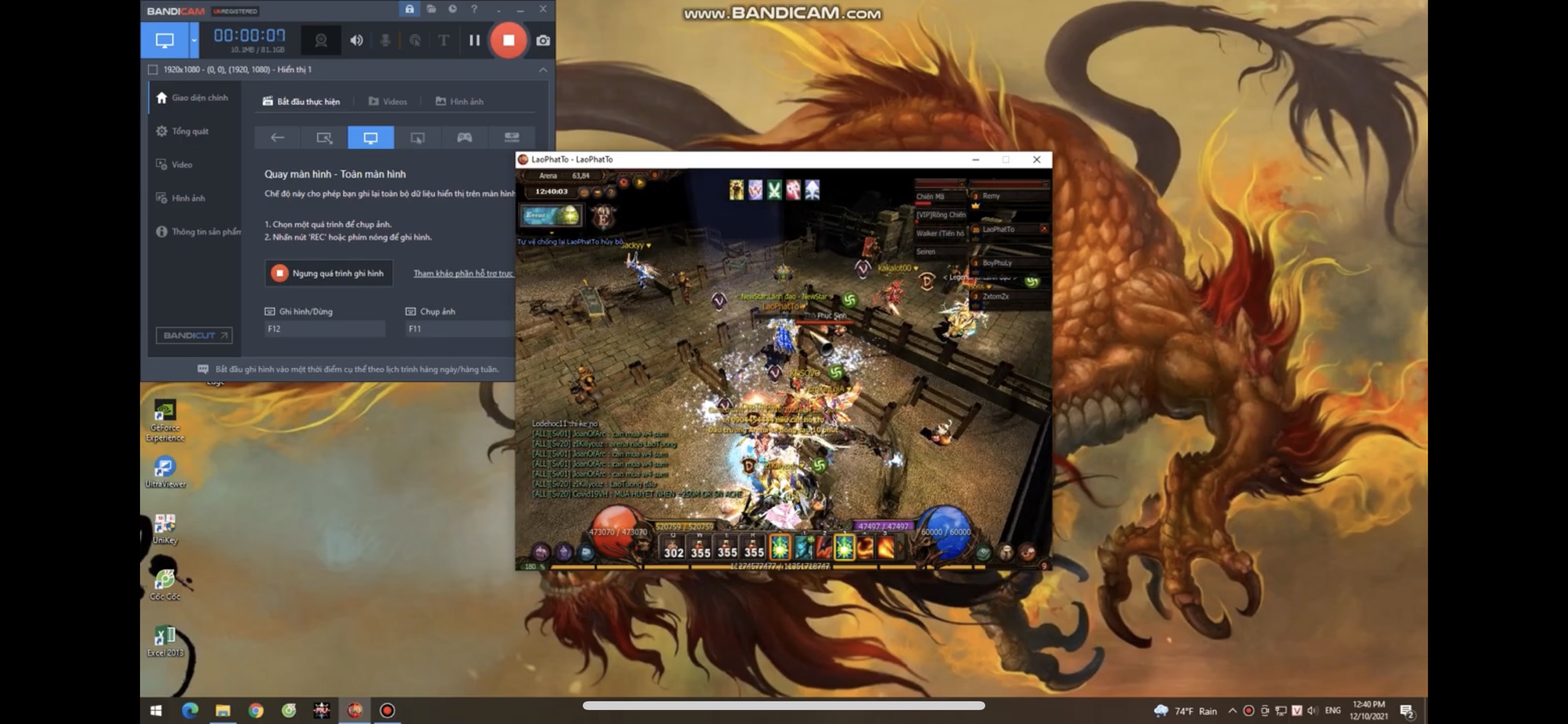Open the Event egg banner
The width and height of the screenshot is (1568, 724).
point(551,215)
